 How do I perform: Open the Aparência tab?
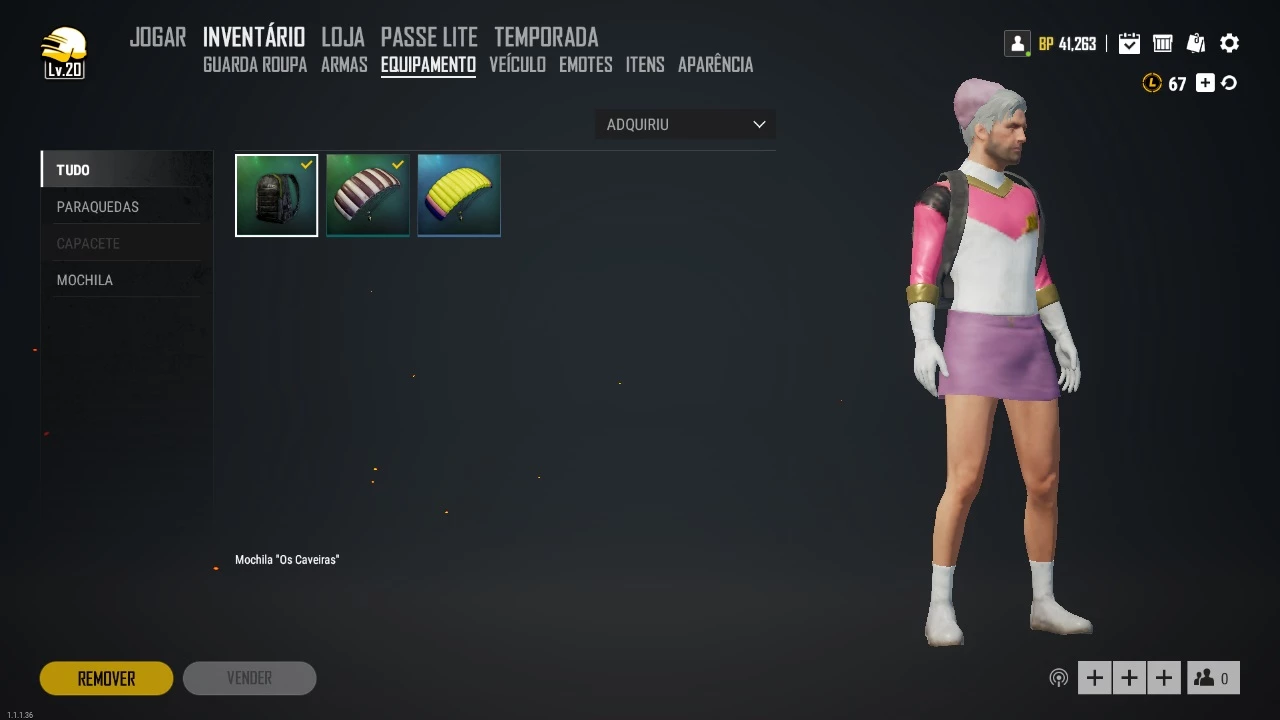click(715, 65)
